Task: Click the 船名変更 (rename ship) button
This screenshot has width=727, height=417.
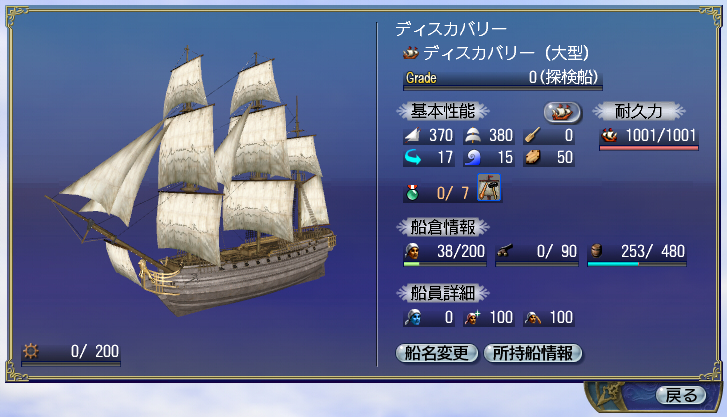Action: coord(437,352)
